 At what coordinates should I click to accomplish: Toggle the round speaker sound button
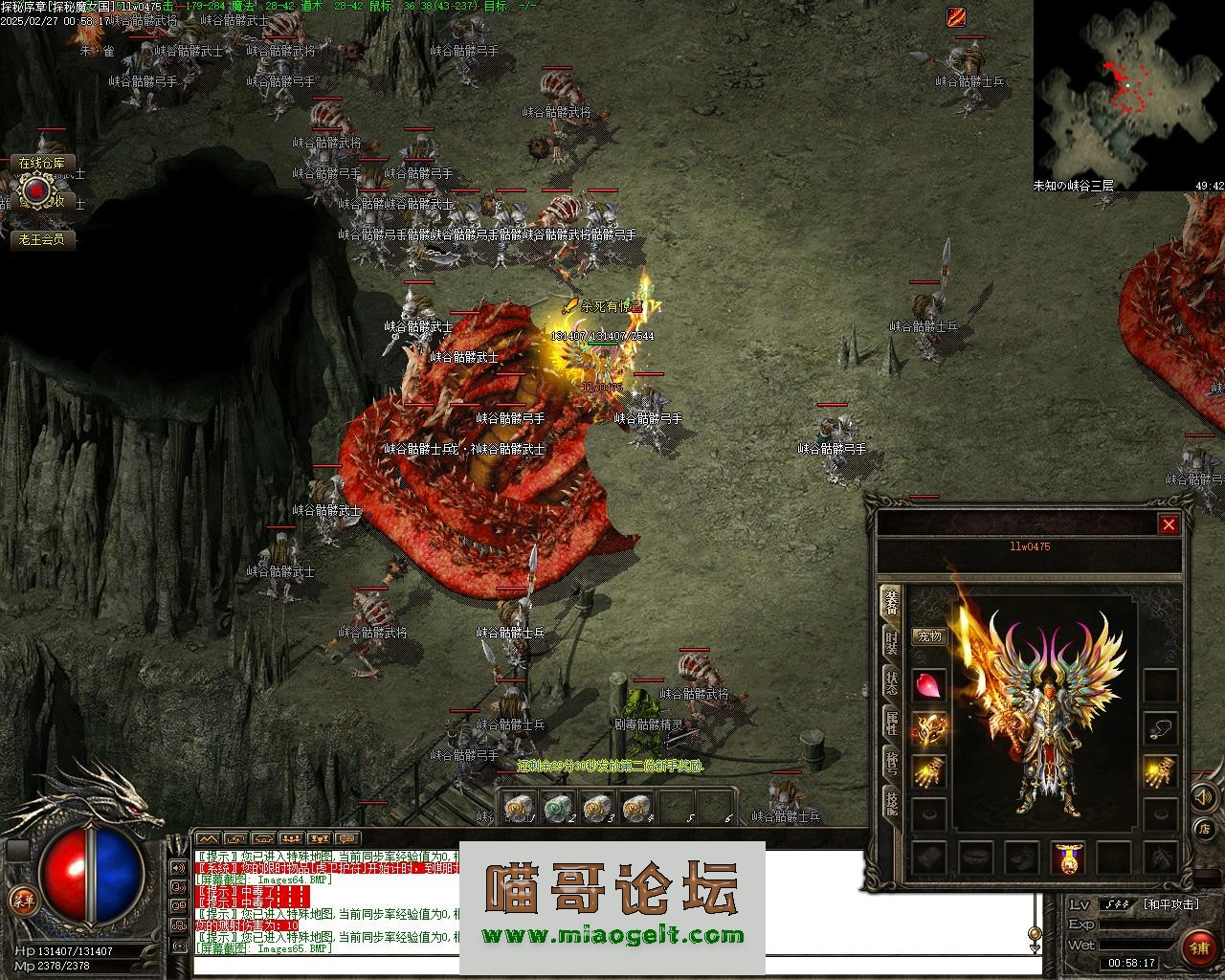click(x=1202, y=796)
